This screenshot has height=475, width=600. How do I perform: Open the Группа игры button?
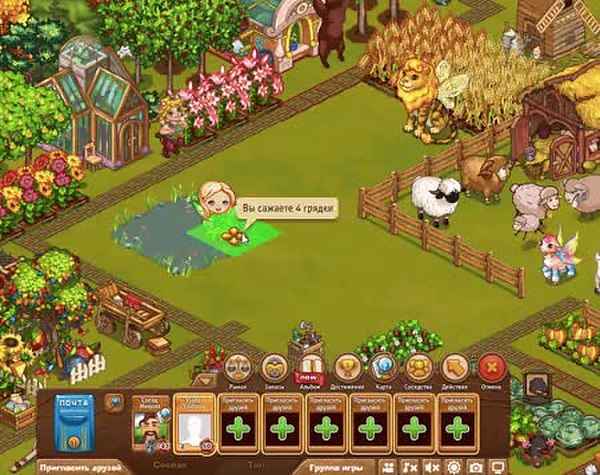click(x=334, y=466)
